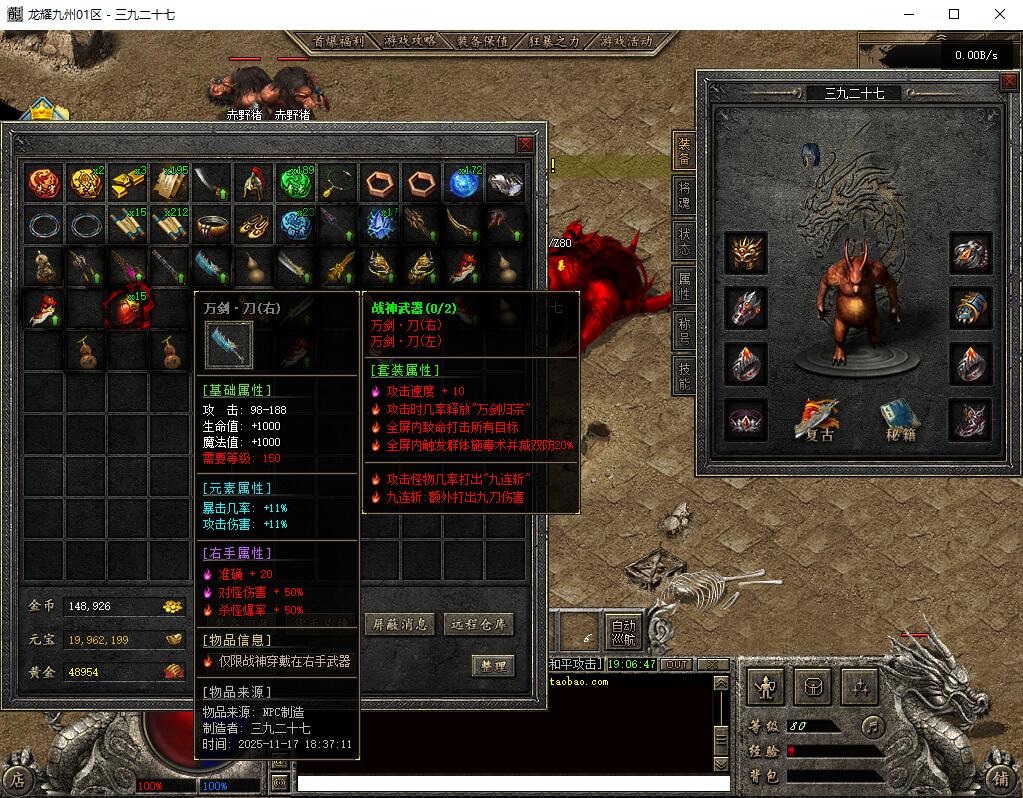Open the 远程仓库 remote warehouse
Screen dimensions: 1023x798
point(479,624)
